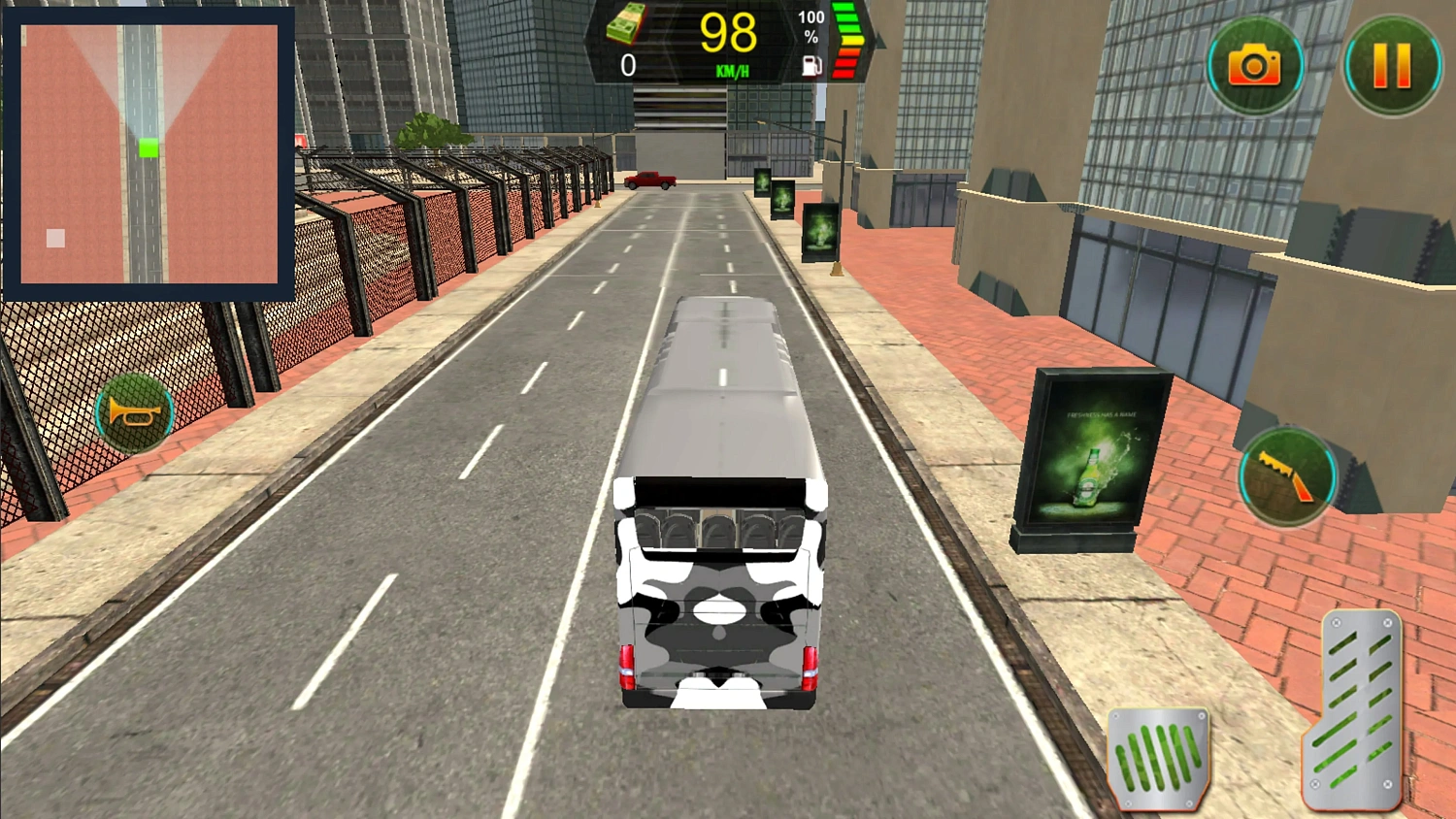Tap the green player marker on the minimap
The height and width of the screenshot is (819, 1456).
(148, 147)
